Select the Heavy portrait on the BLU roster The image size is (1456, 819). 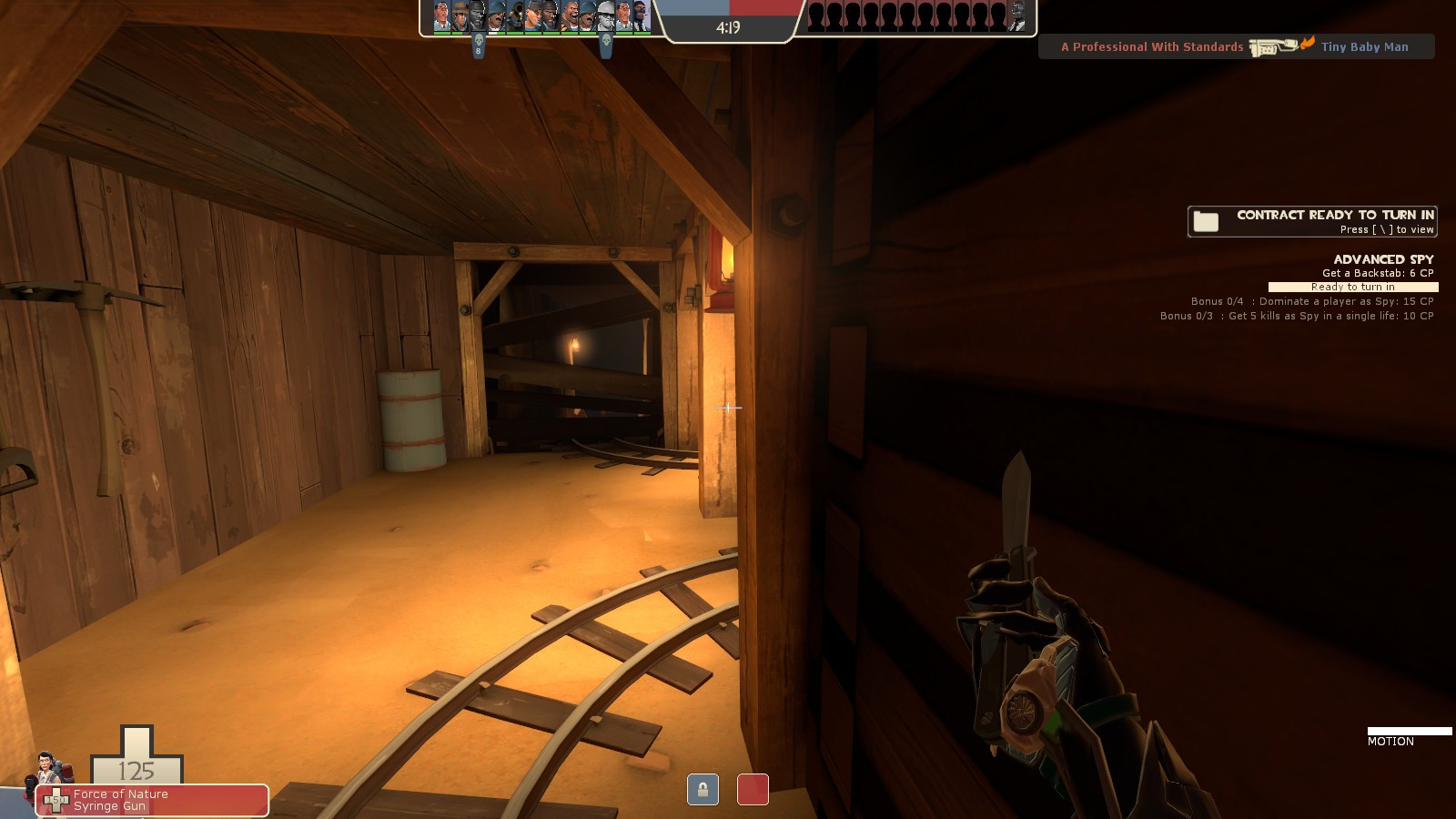click(570, 18)
